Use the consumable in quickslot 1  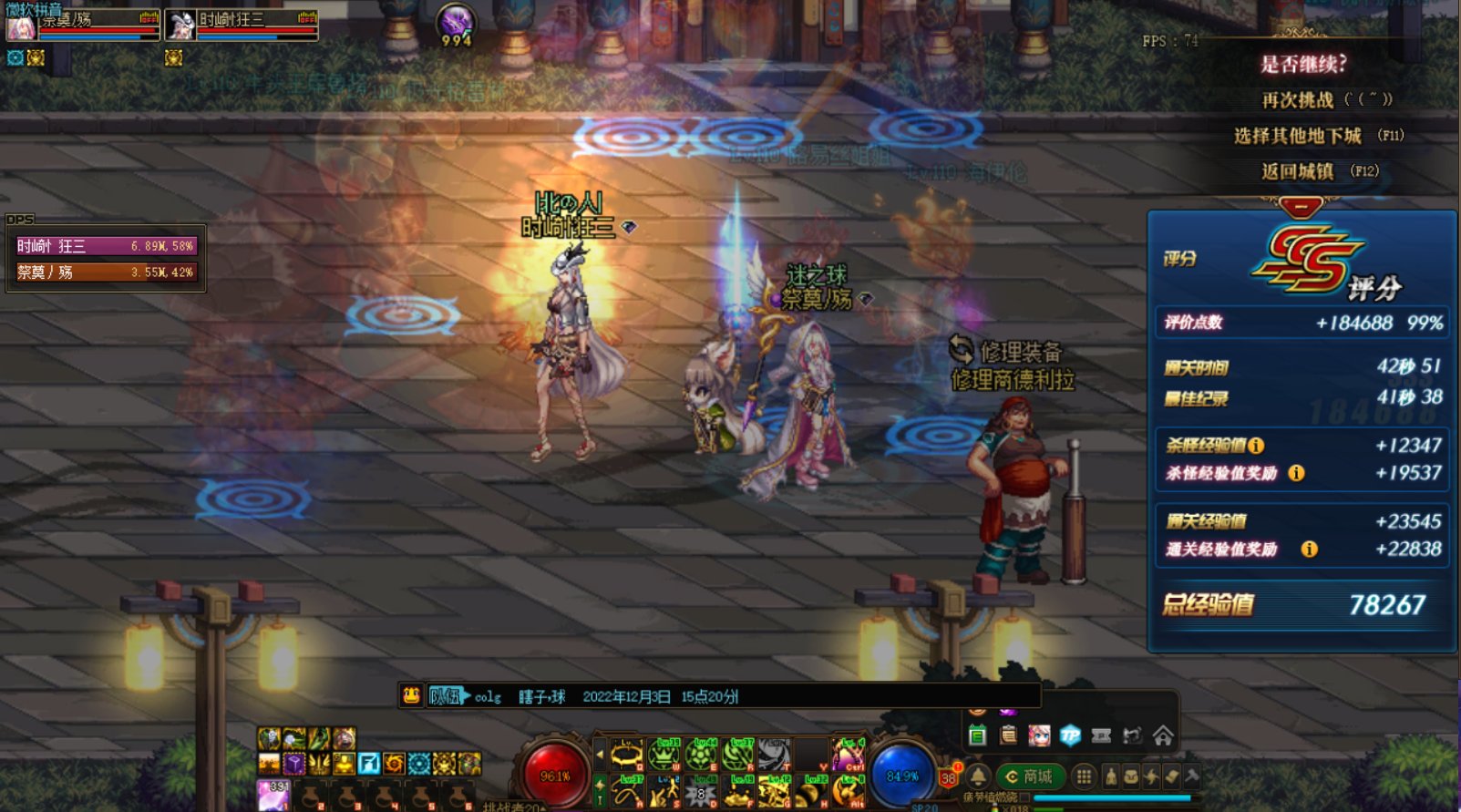[x=274, y=795]
